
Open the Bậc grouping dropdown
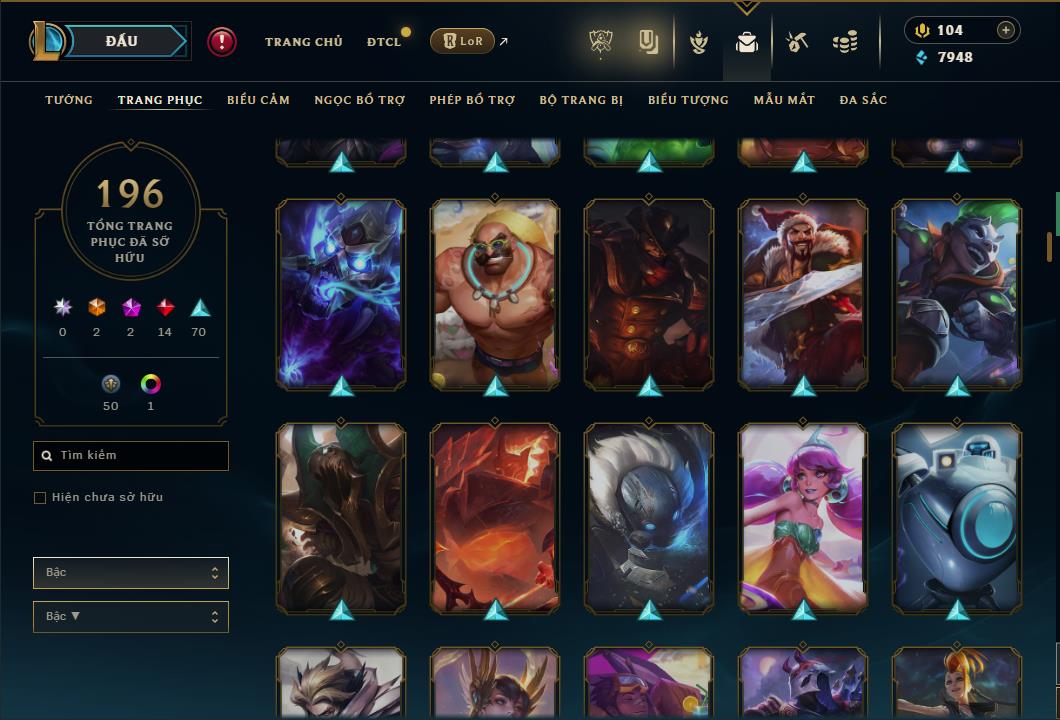pos(131,573)
